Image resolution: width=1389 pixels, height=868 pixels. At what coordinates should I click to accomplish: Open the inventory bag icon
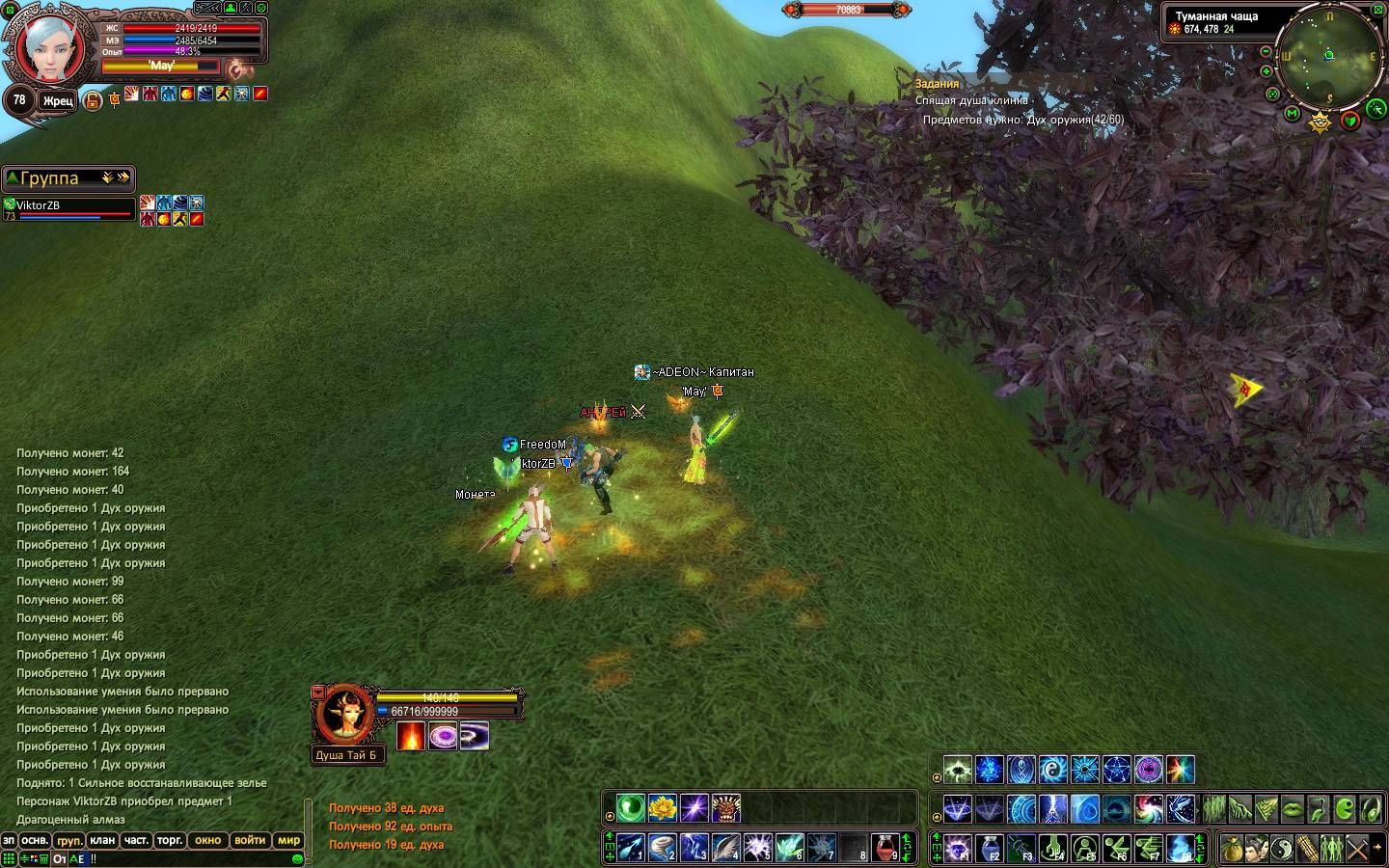point(1232,849)
